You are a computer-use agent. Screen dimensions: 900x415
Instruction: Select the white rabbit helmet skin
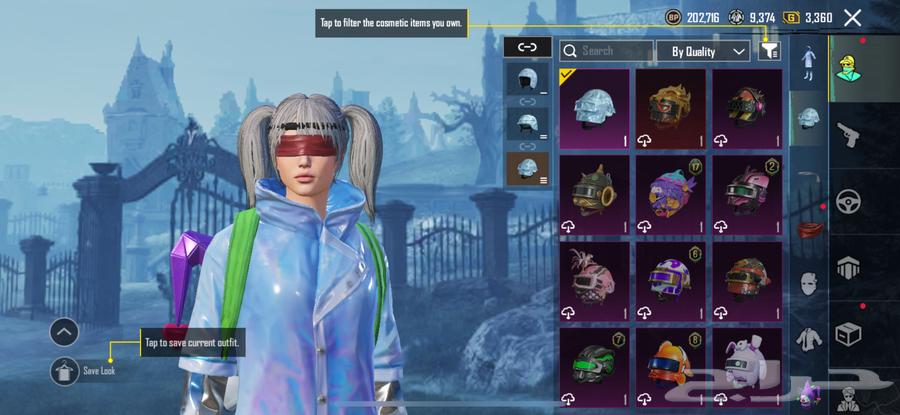pos(746,365)
